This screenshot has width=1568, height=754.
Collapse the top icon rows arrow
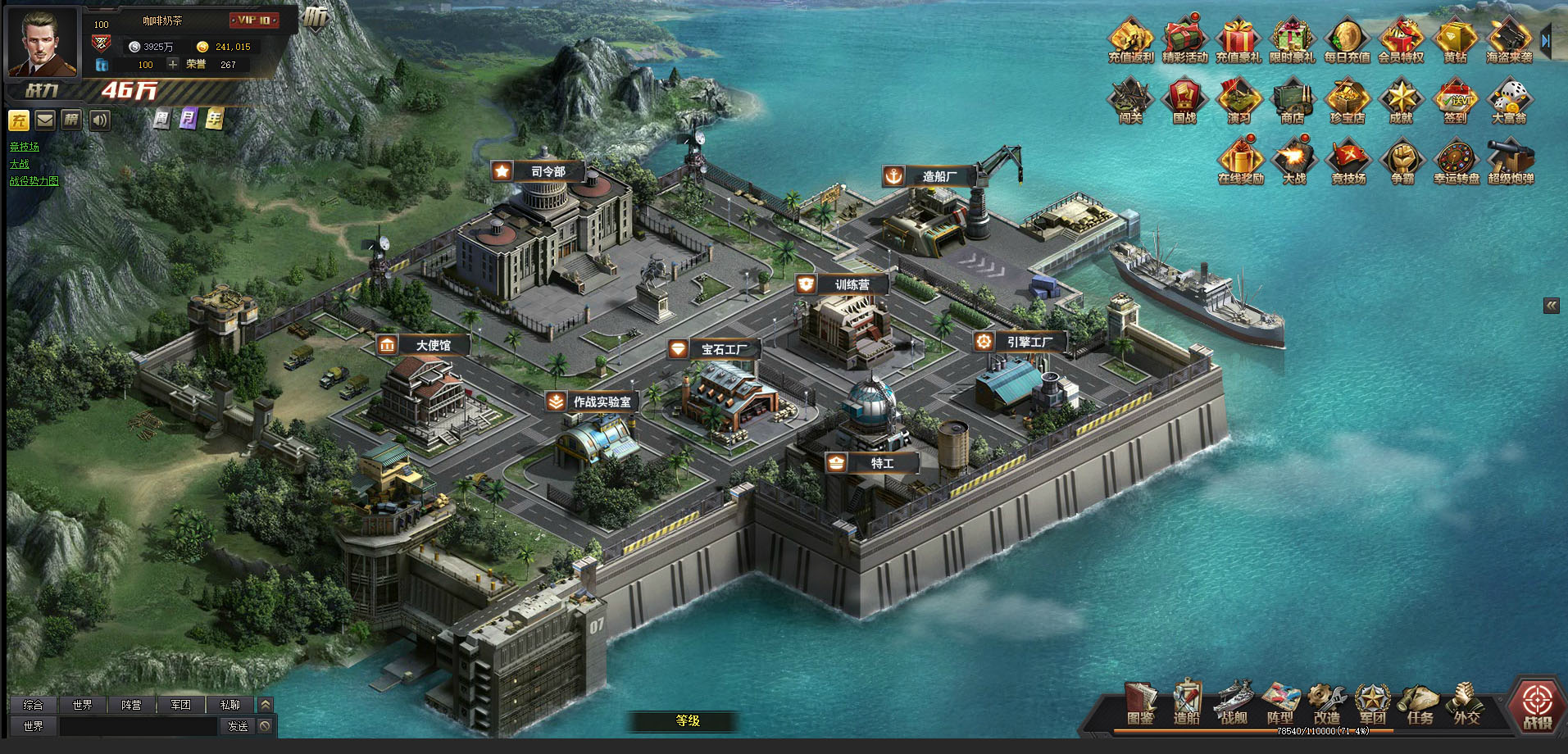click(x=1546, y=39)
